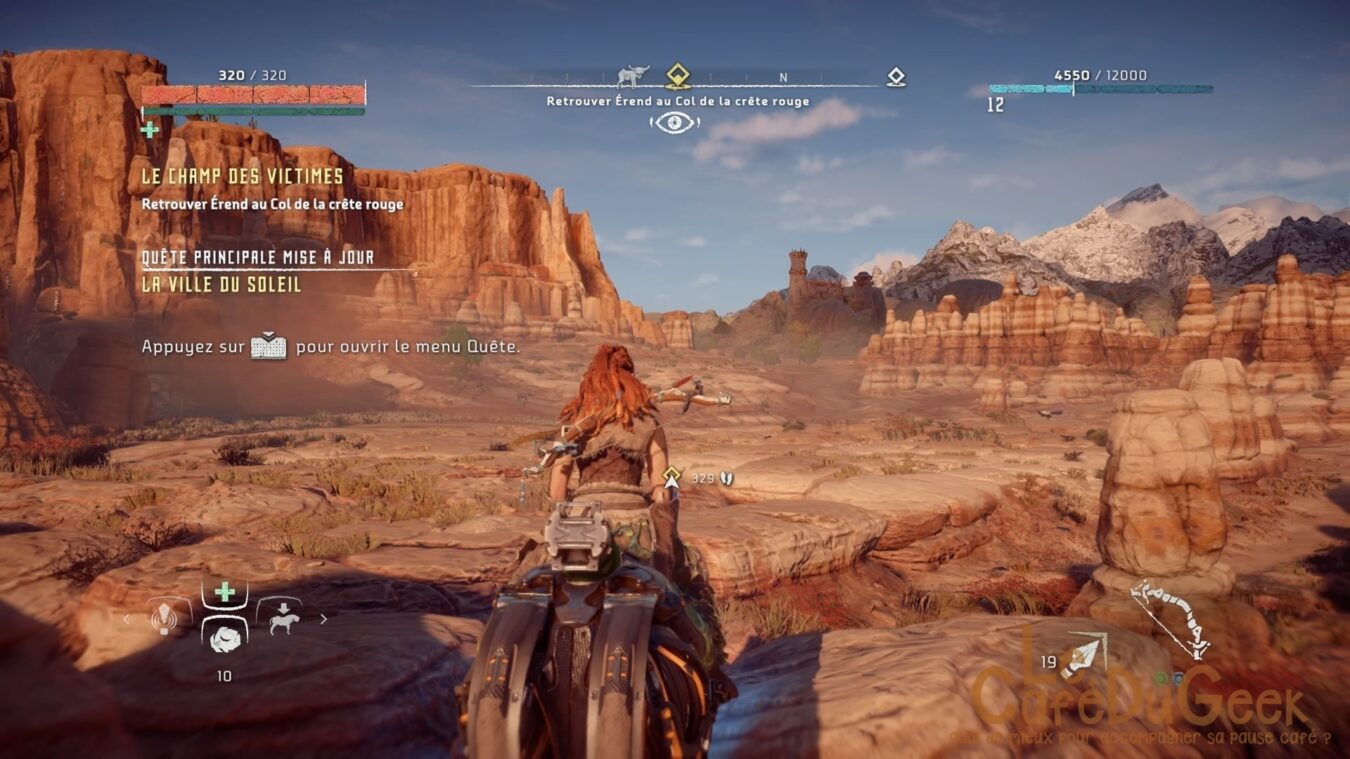The width and height of the screenshot is (1350, 759).
Task: Click the machine silhouette on the compass
Action: coord(632,75)
